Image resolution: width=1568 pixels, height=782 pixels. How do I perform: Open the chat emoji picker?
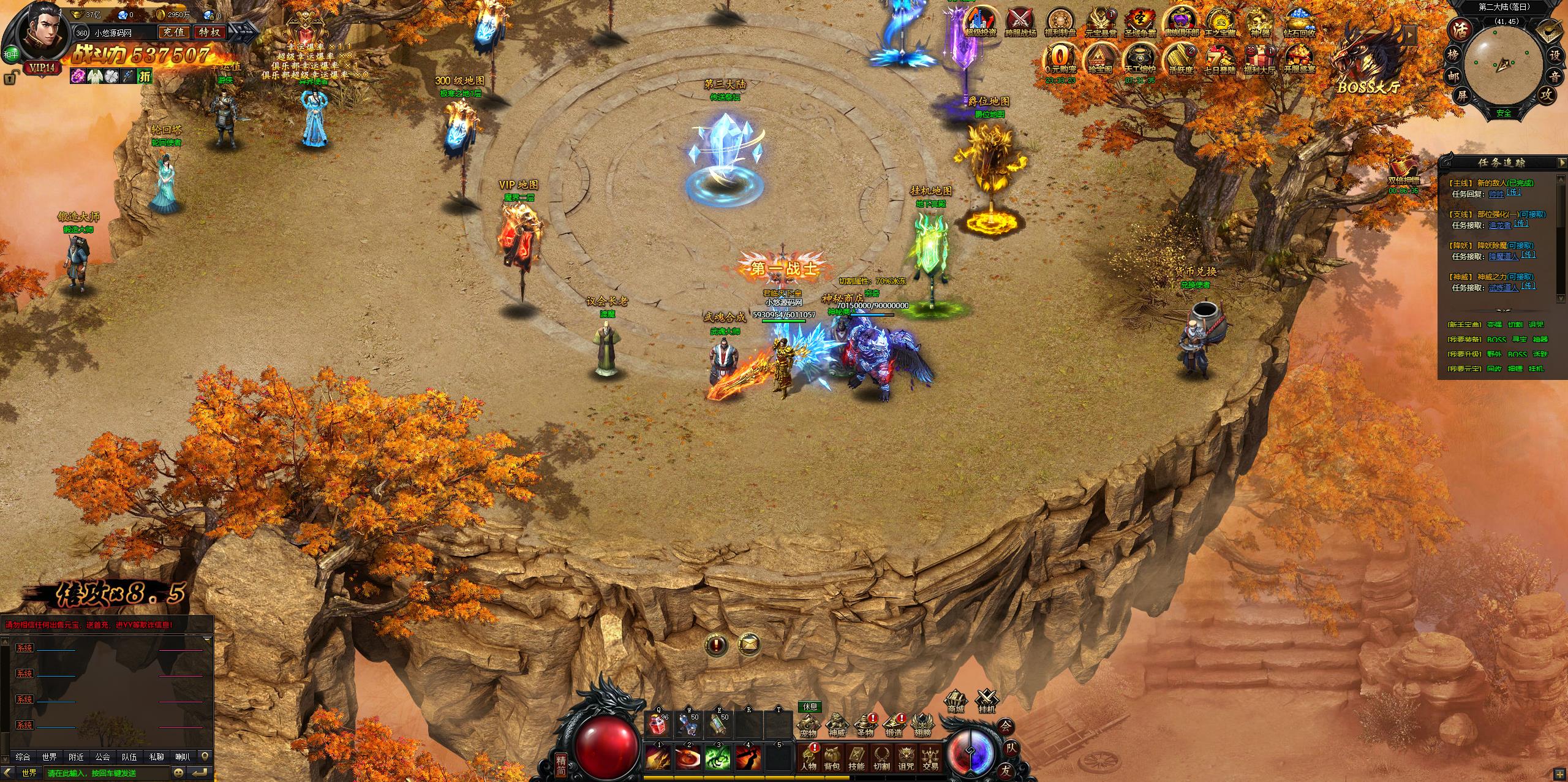click(179, 773)
